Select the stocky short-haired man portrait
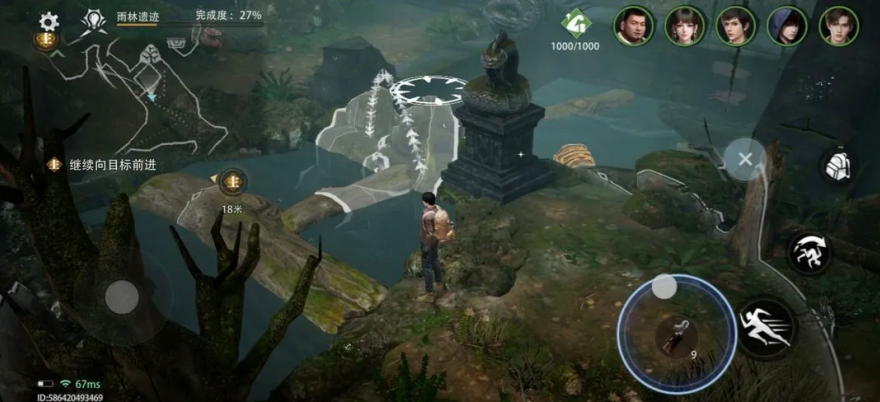The width and height of the screenshot is (880, 402). click(633, 26)
